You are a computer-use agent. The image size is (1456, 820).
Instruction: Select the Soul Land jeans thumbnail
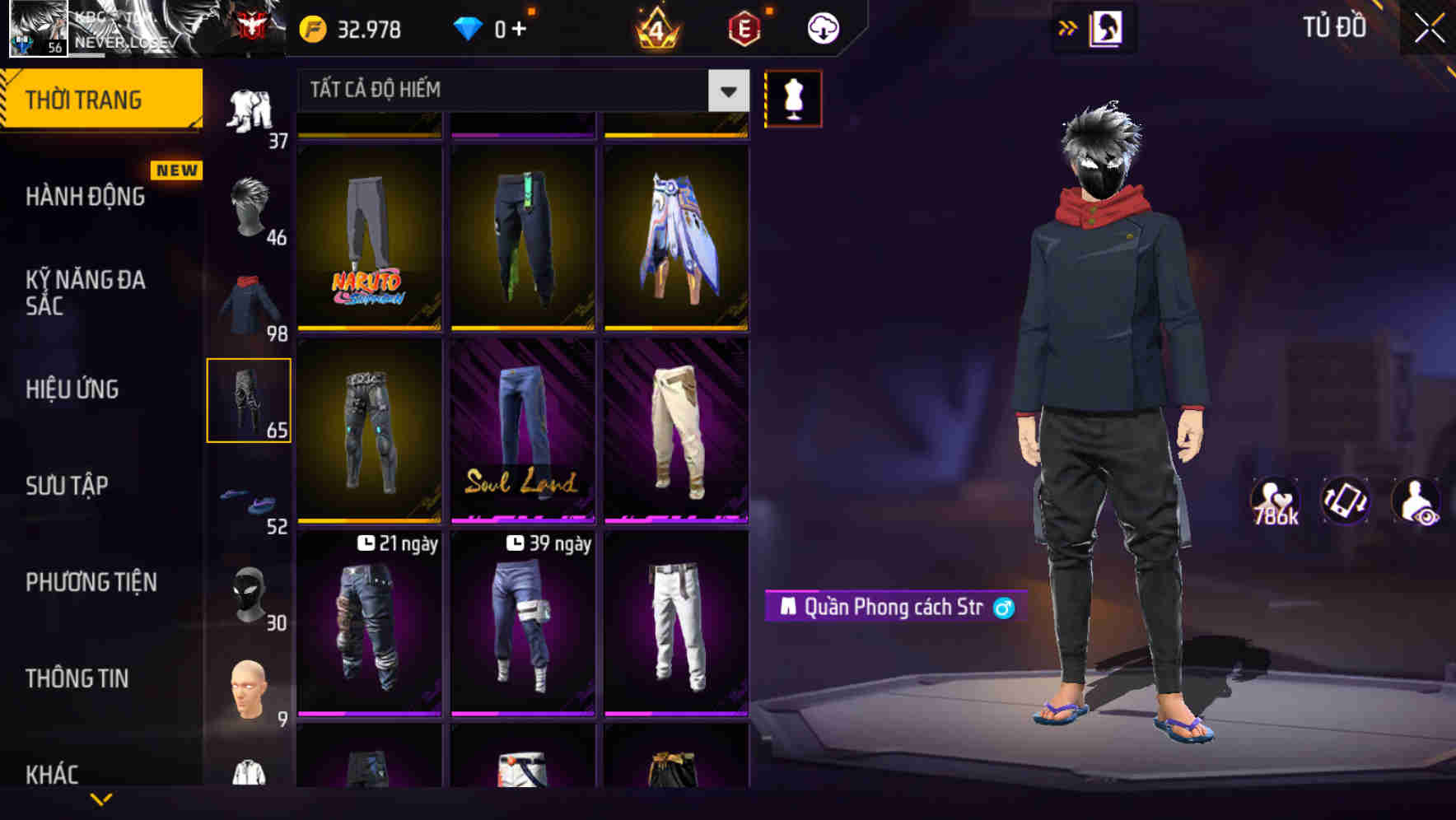tap(522, 432)
